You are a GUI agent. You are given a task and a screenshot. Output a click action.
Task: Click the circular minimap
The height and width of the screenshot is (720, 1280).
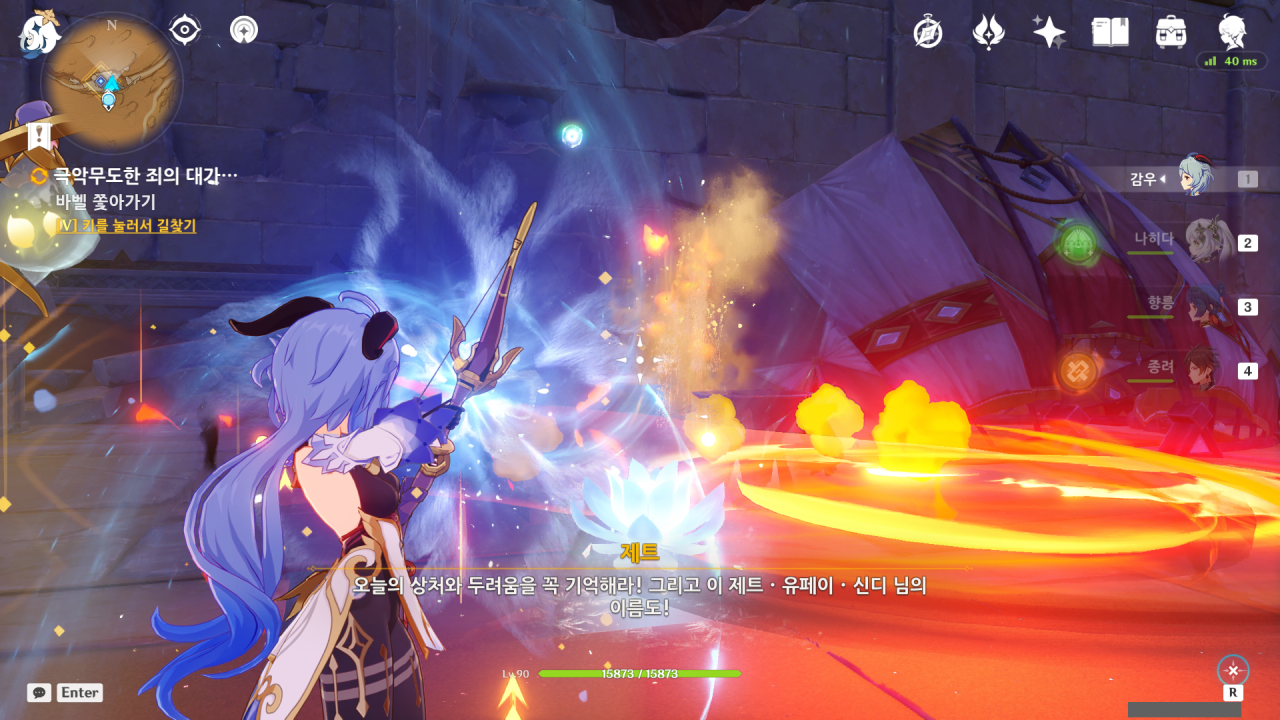(111, 82)
